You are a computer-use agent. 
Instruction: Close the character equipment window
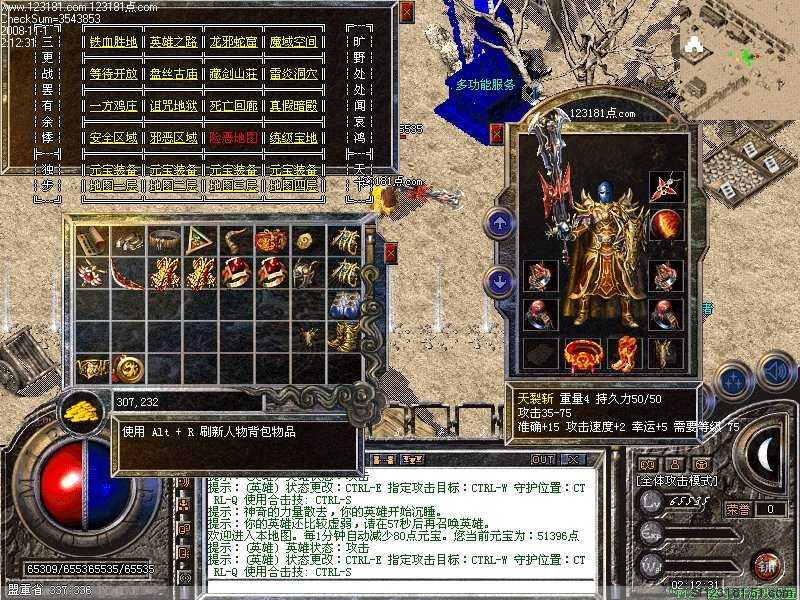(496, 133)
